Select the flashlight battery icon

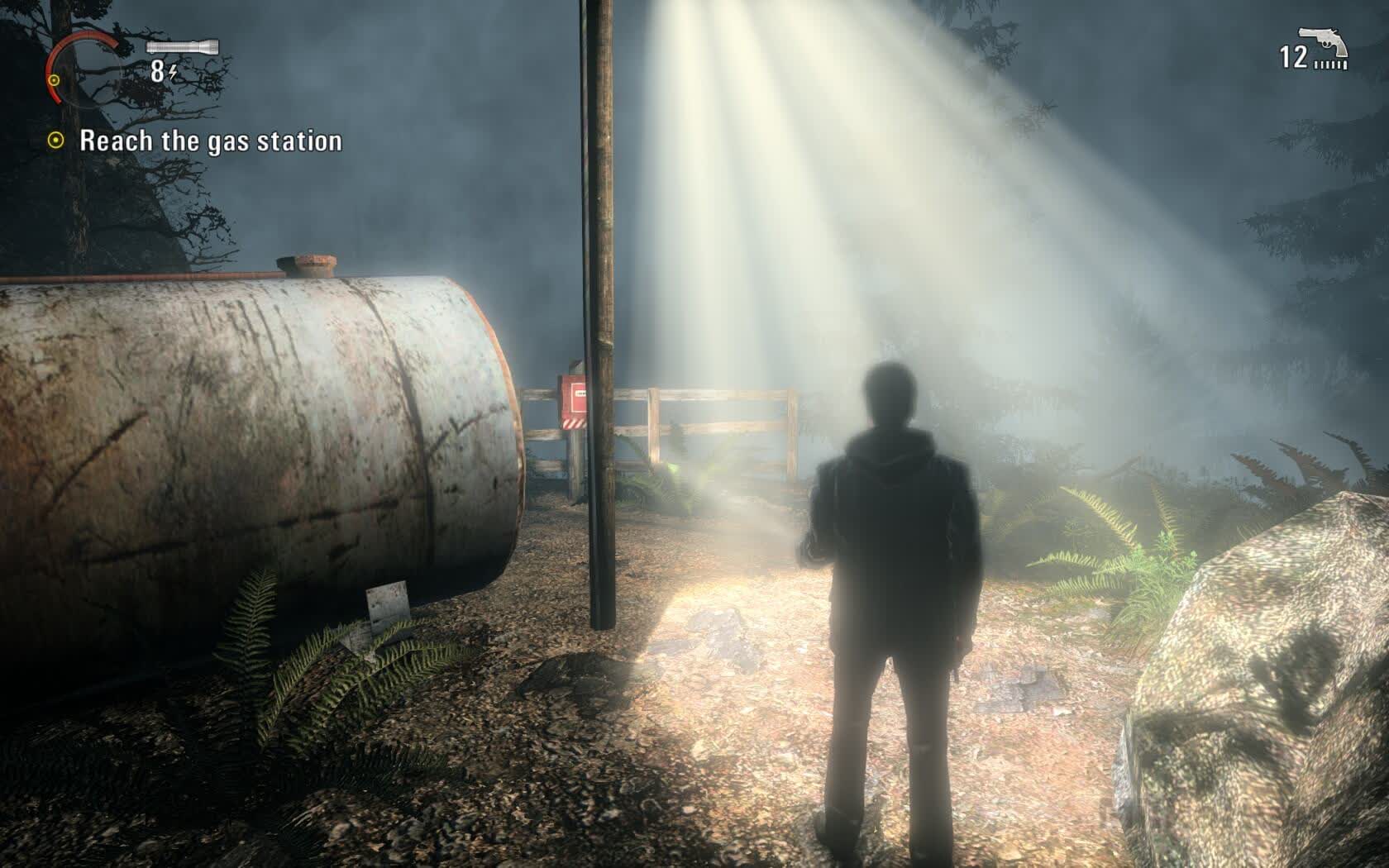click(183, 47)
